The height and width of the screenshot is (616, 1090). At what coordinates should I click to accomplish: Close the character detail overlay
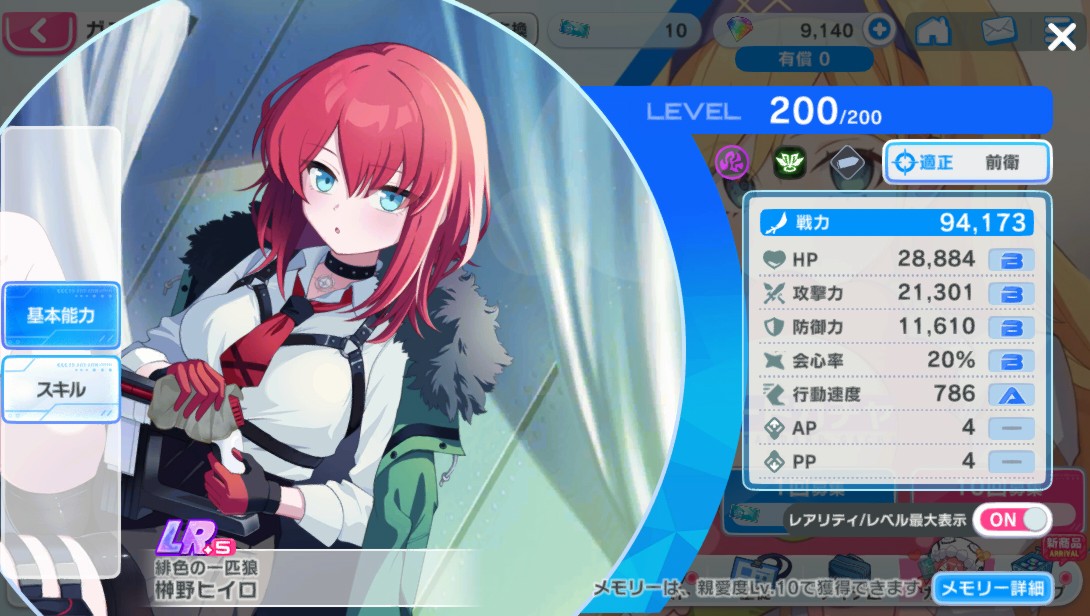[x=1060, y=38]
